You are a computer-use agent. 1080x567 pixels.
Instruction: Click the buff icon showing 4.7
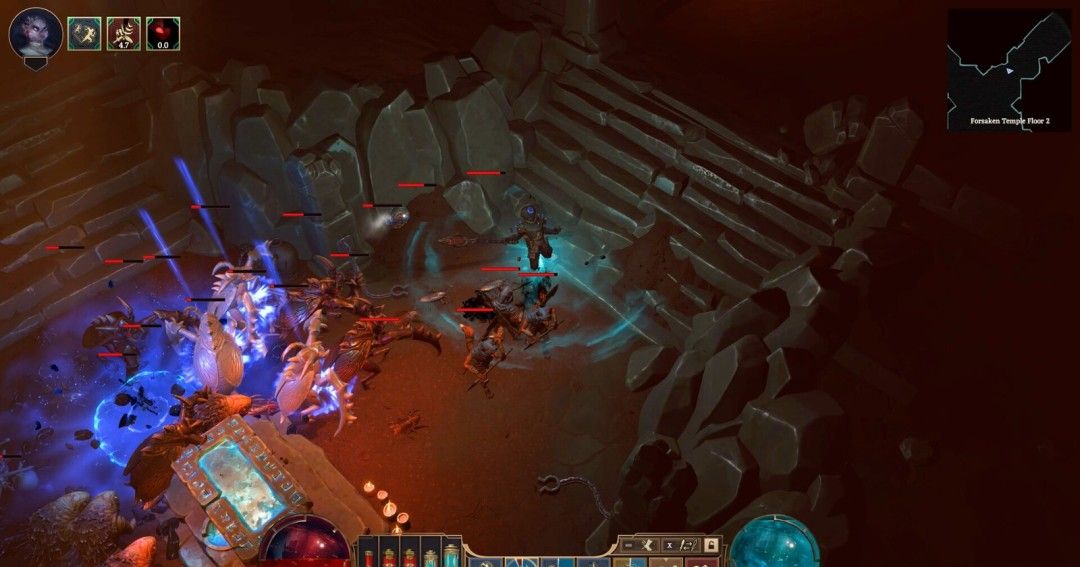124,34
